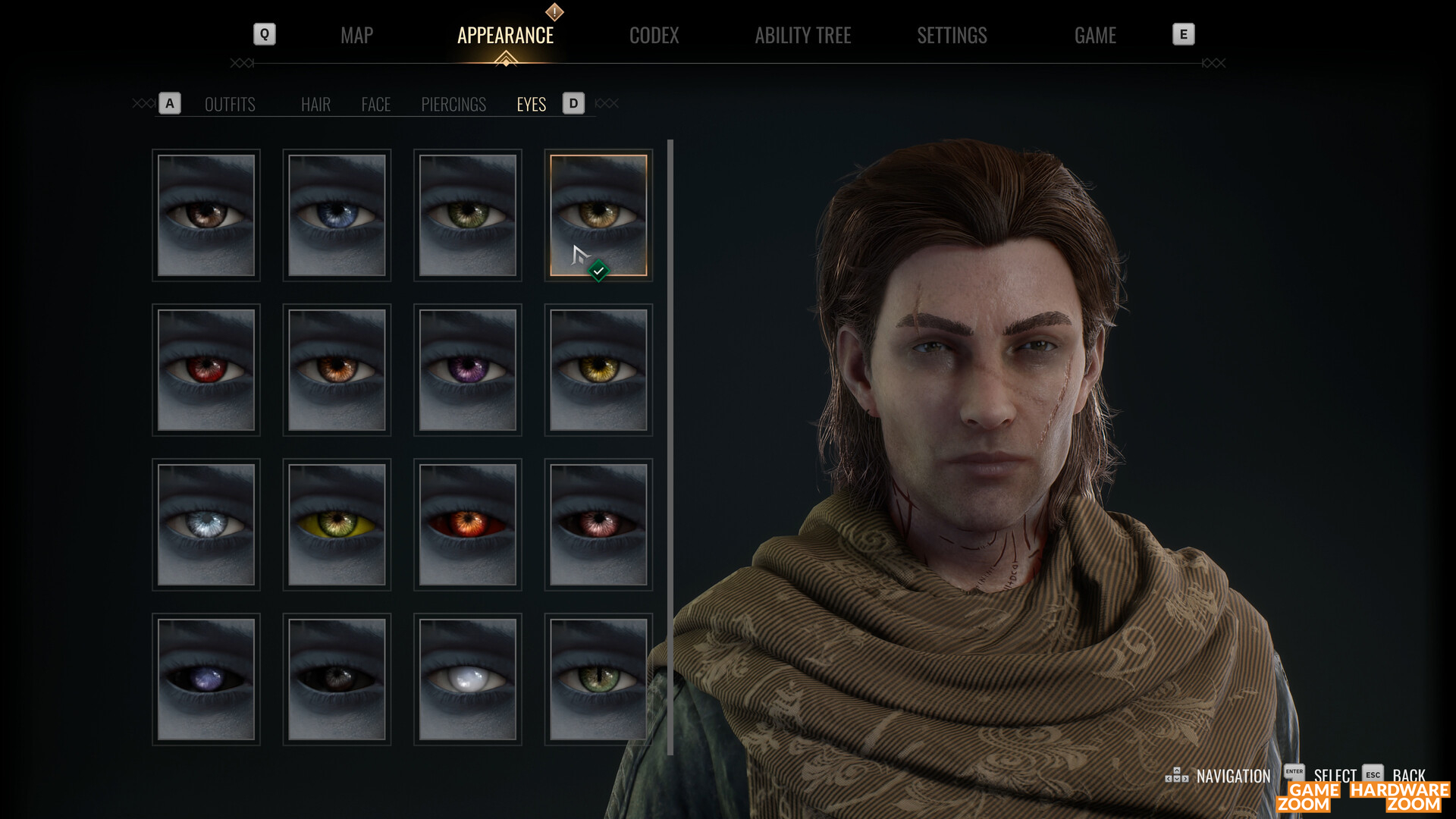
Task: Select the slit-pupil green eye
Action: click(x=598, y=679)
